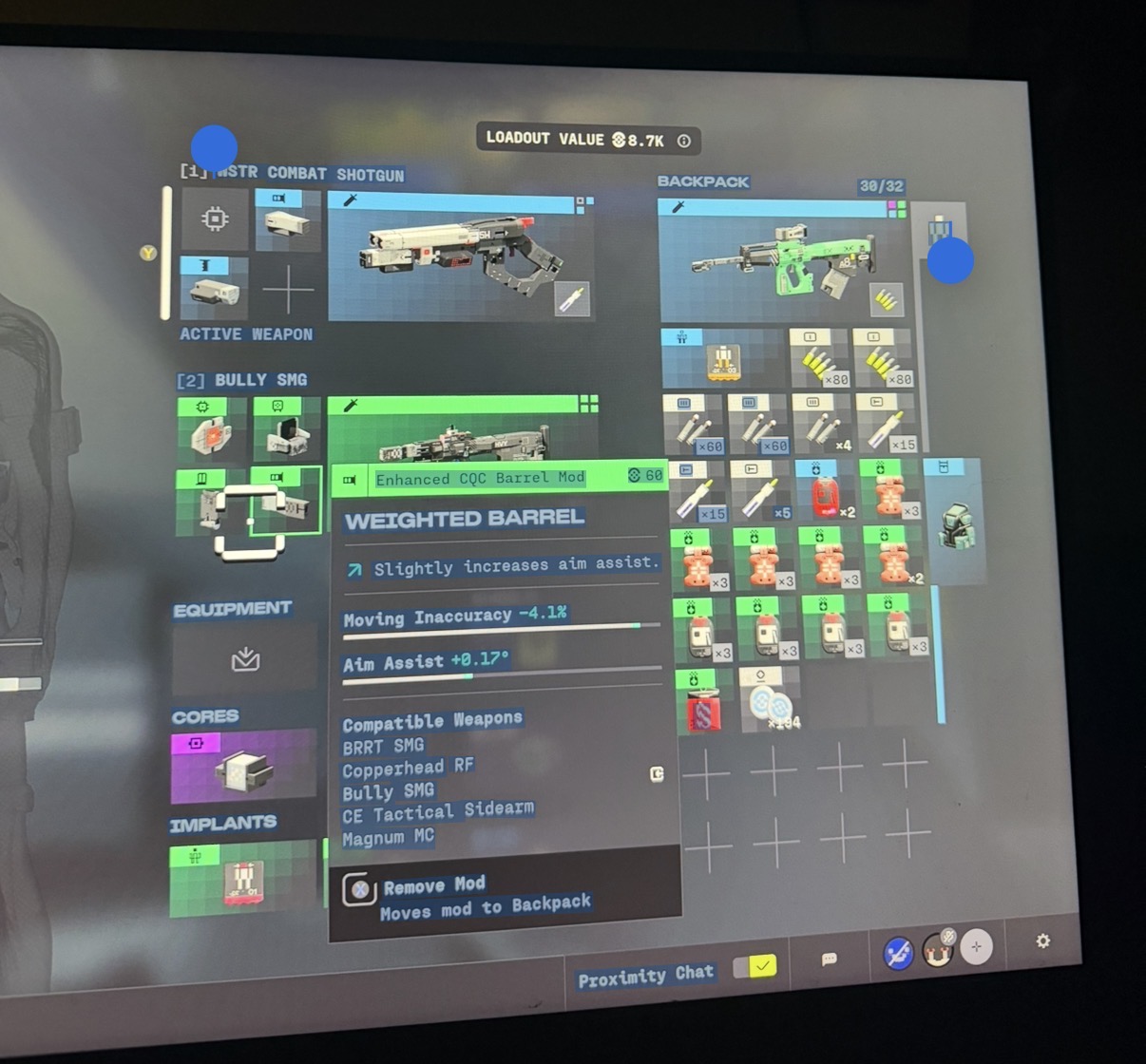The height and width of the screenshot is (1064, 1146).
Task: Open the text chat speech bubble
Action: [x=829, y=959]
